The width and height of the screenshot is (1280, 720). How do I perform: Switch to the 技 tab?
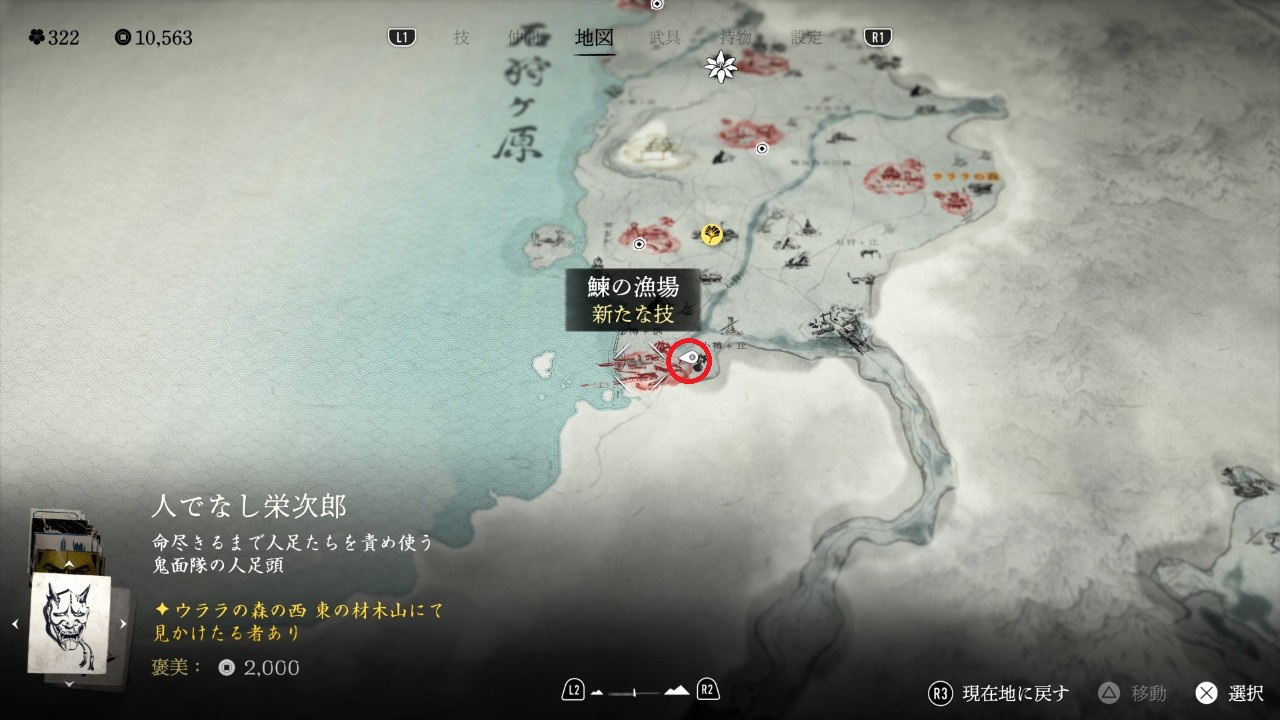[x=461, y=38]
